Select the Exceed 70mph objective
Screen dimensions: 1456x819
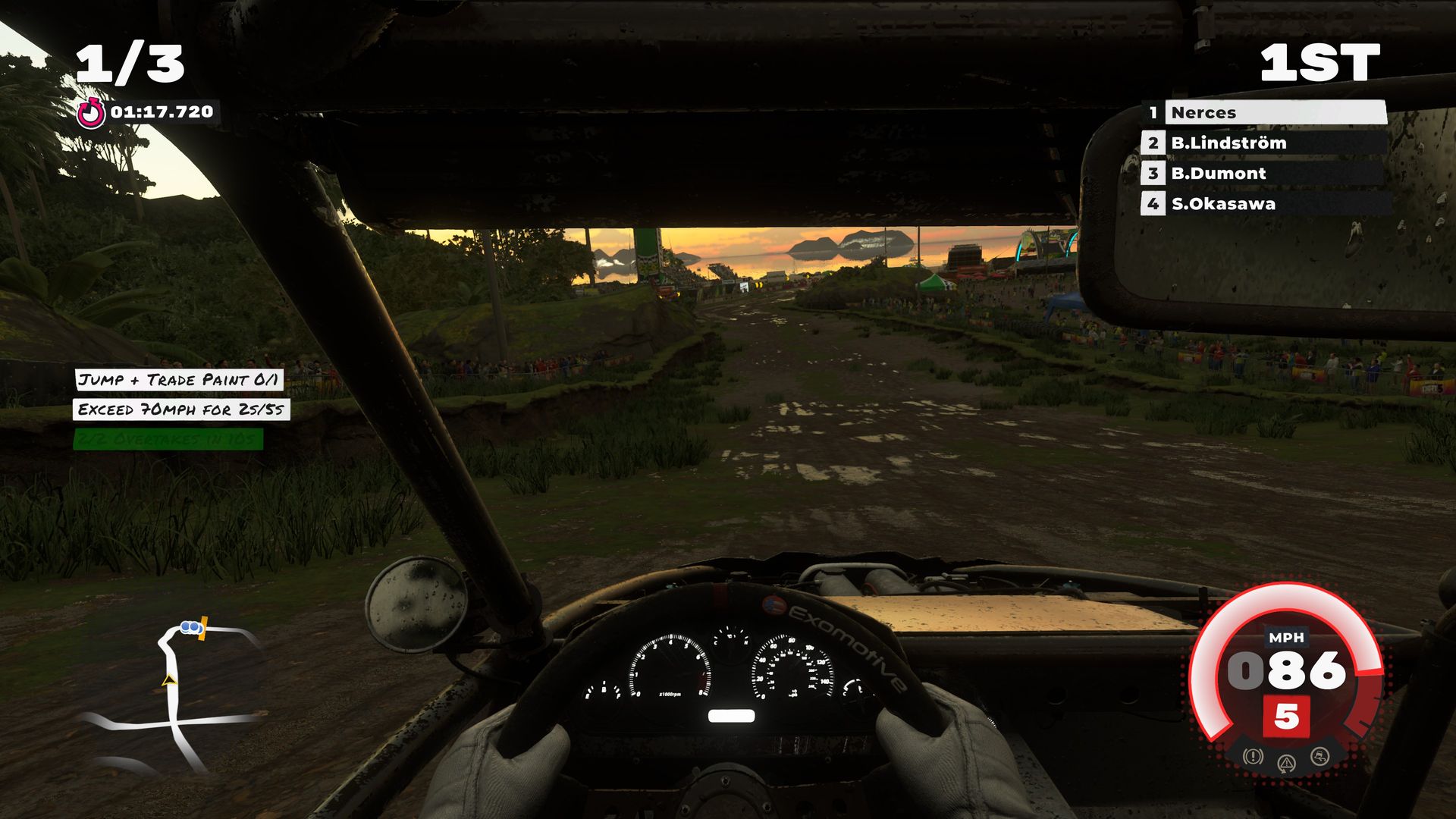point(181,409)
